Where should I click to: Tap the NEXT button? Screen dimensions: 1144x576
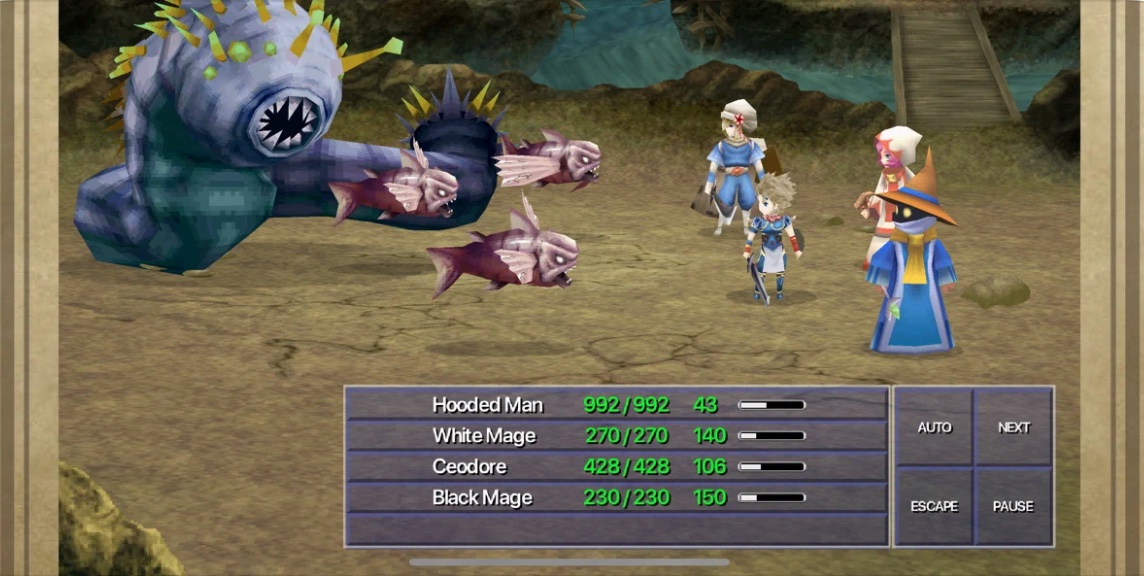(x=1013, y=427)
